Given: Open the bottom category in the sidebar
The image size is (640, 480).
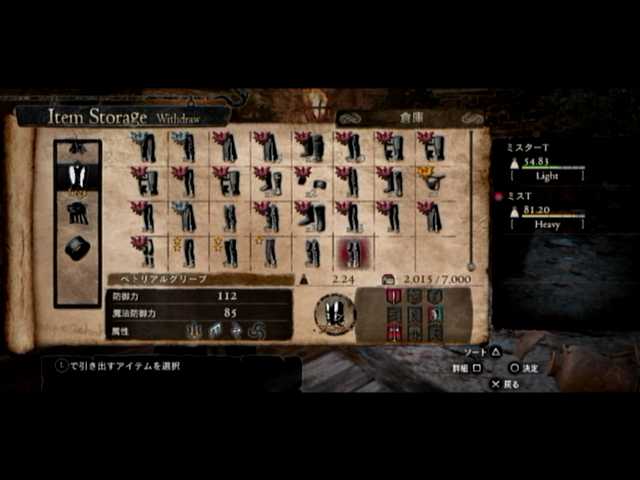Looking at the screenshot, I should point(77,248).
